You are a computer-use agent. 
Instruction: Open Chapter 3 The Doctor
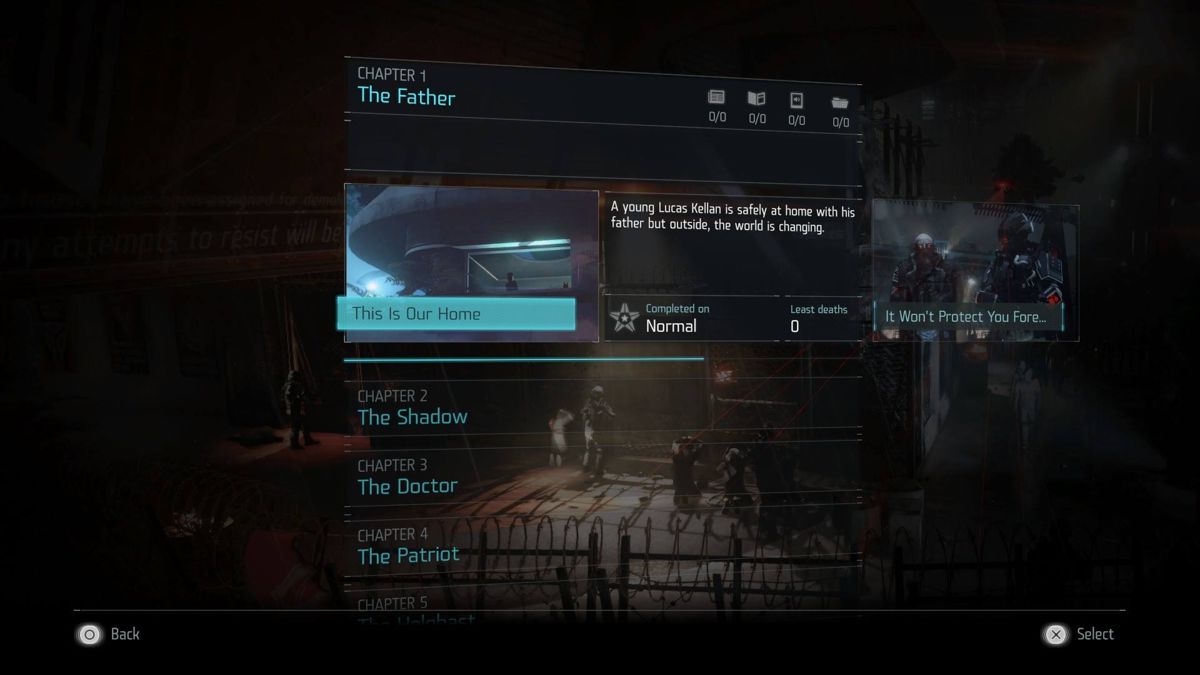407,477
